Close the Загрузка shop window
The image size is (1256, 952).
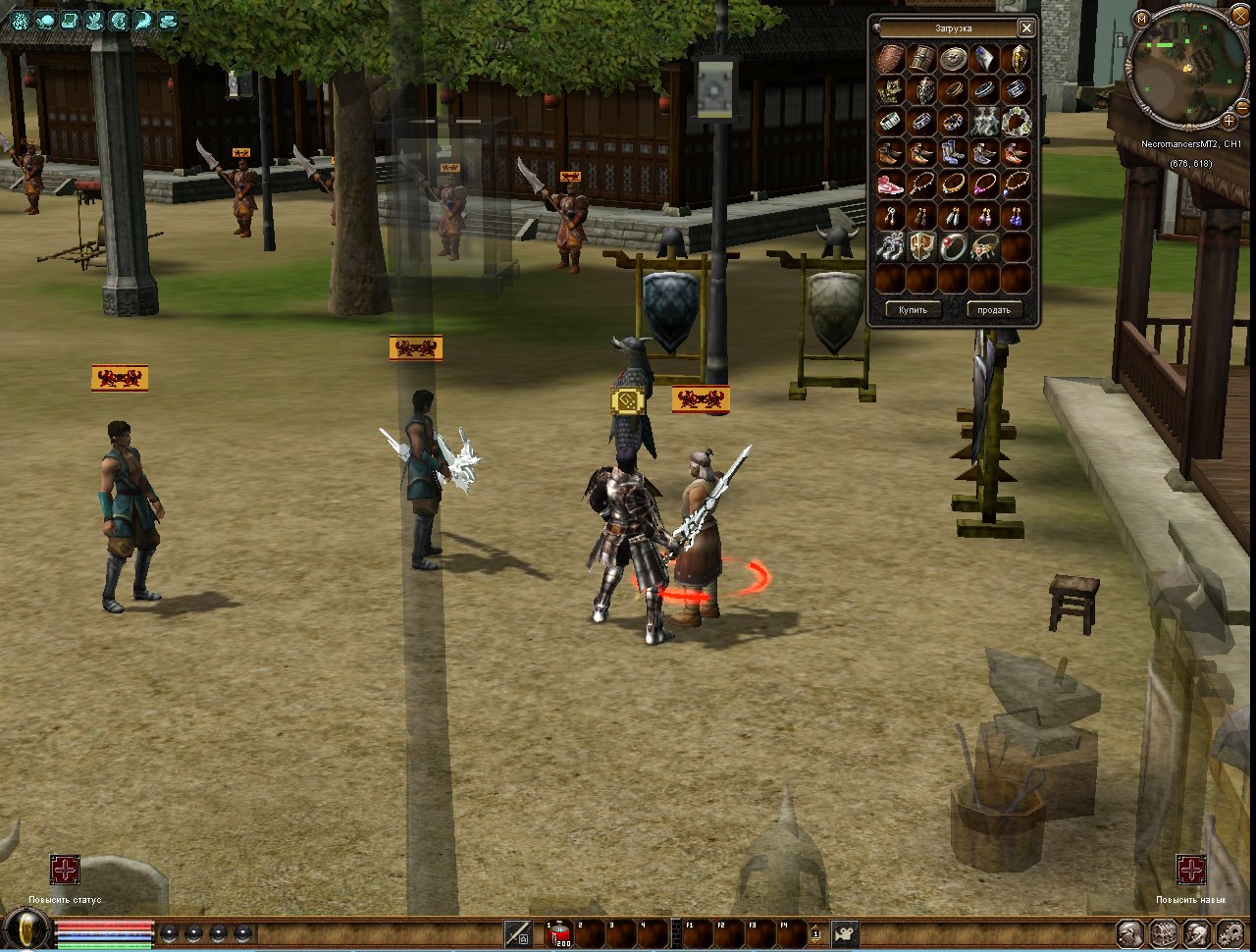pos(1026,27)
